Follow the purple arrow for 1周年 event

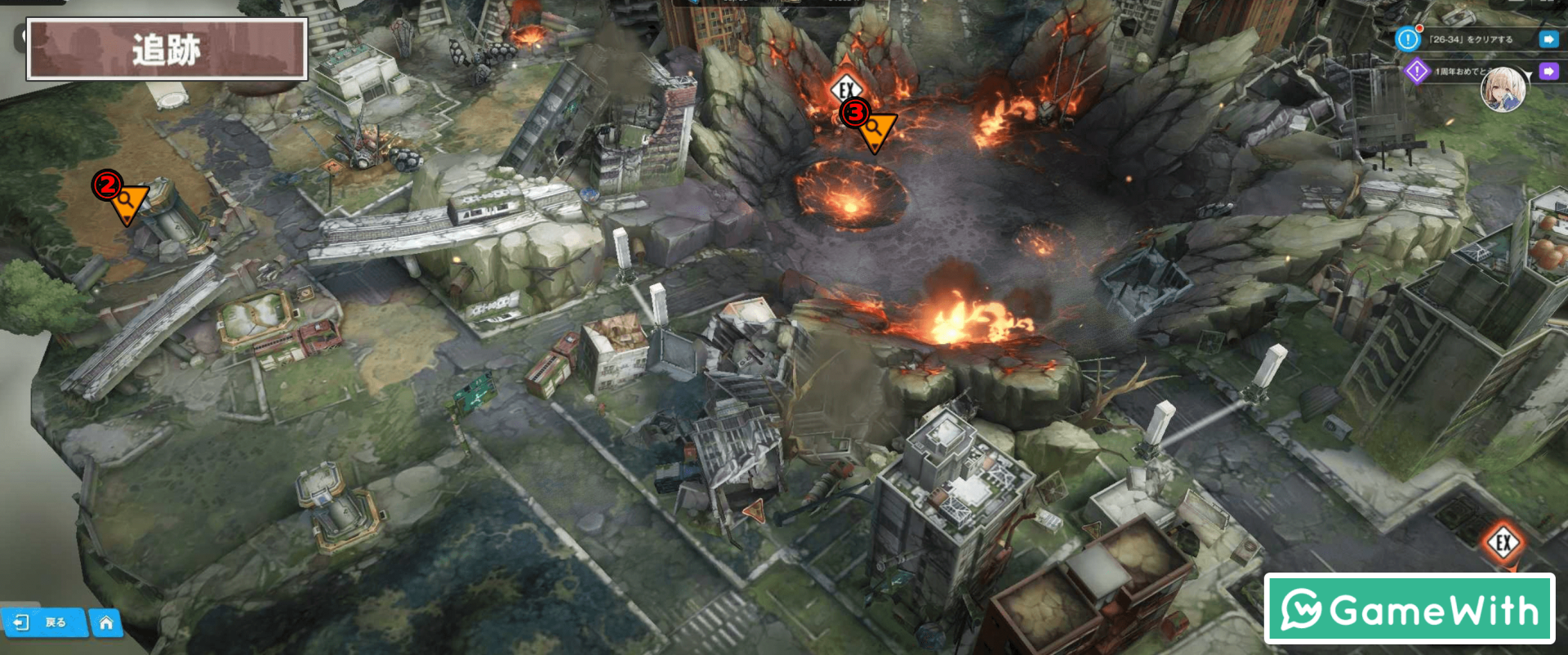(1548, 72)
